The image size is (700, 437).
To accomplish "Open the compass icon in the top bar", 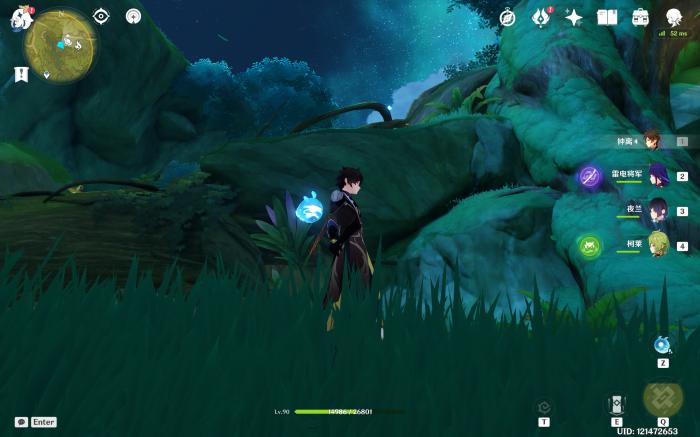I will [x=508, y=17].
